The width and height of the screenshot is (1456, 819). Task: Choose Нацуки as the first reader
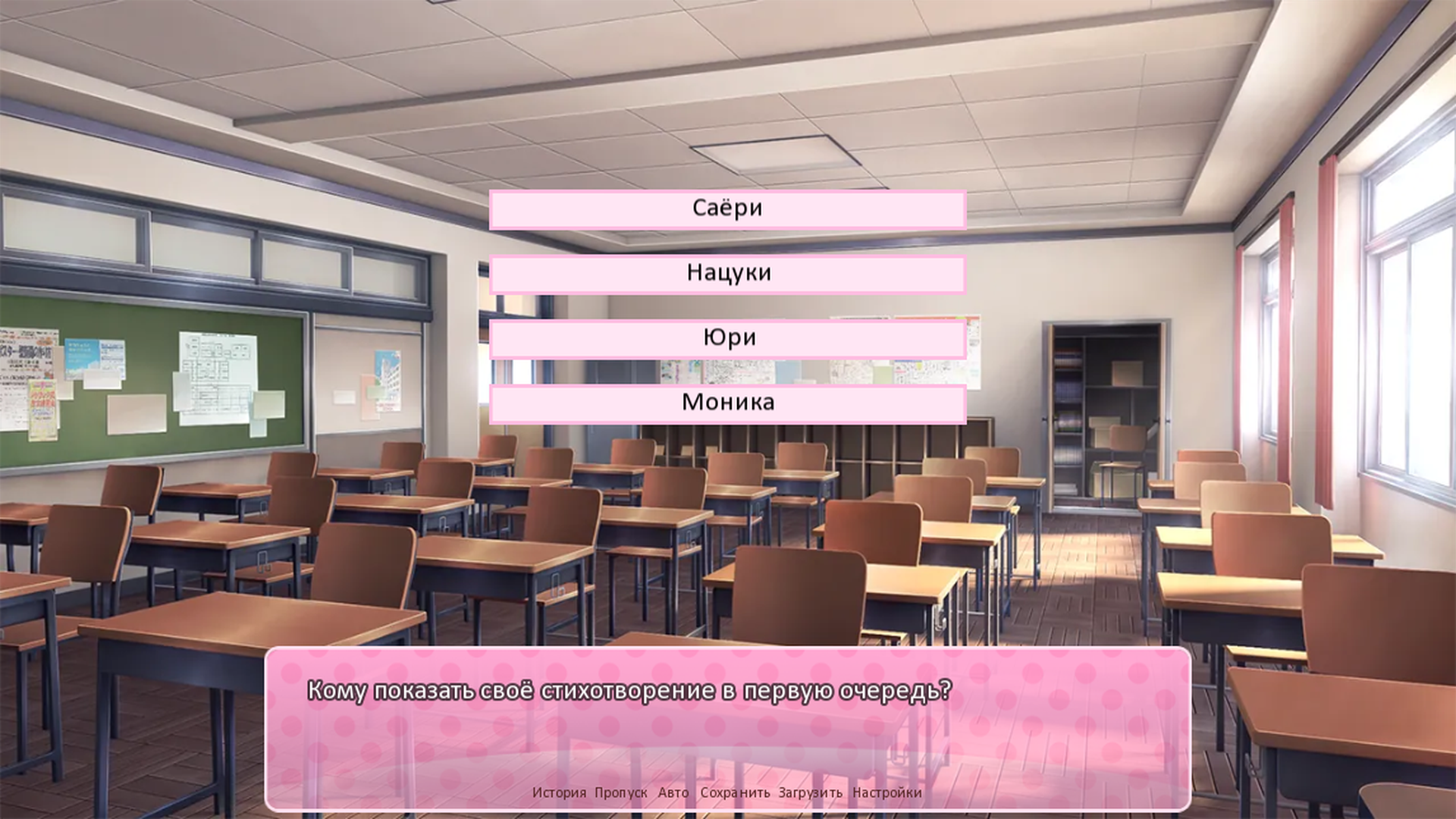point(727,273)
